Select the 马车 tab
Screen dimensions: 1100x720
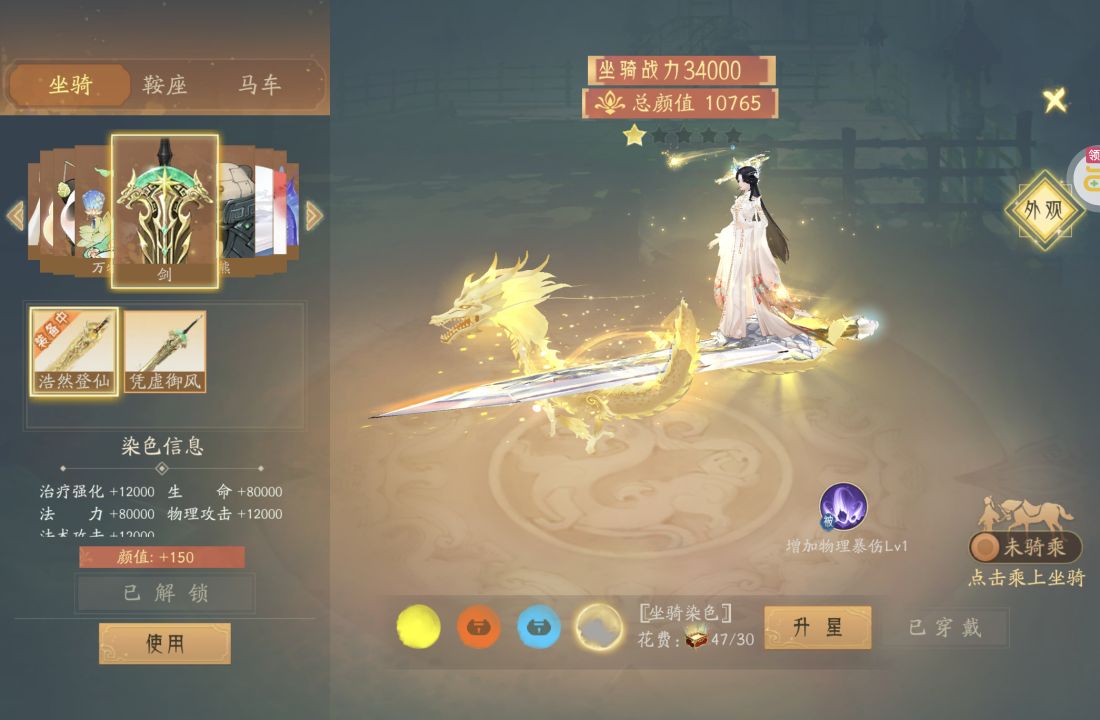tap(259, 86)
